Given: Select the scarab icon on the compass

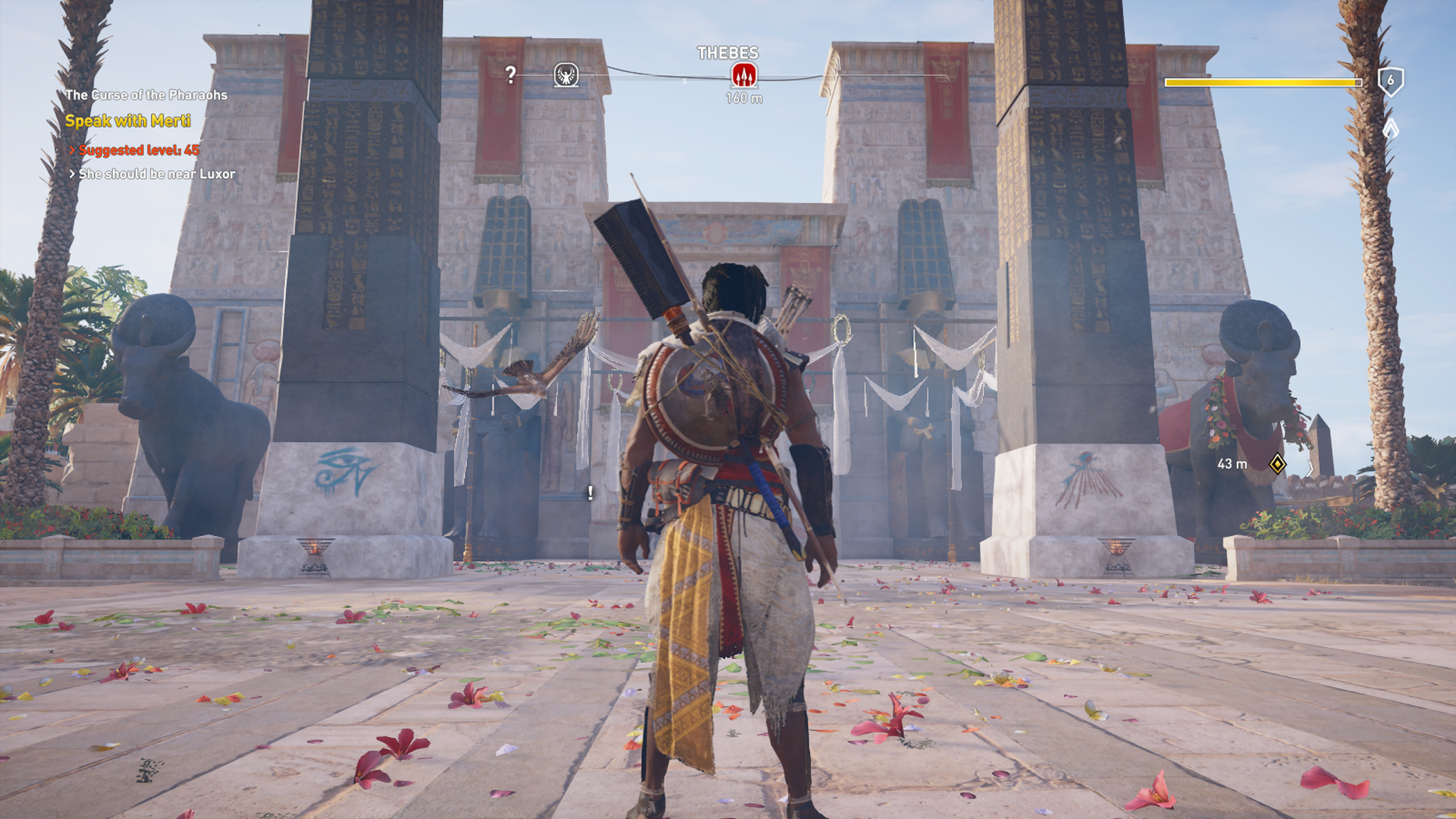Looking at the screenshot, I should coord(566,75).
